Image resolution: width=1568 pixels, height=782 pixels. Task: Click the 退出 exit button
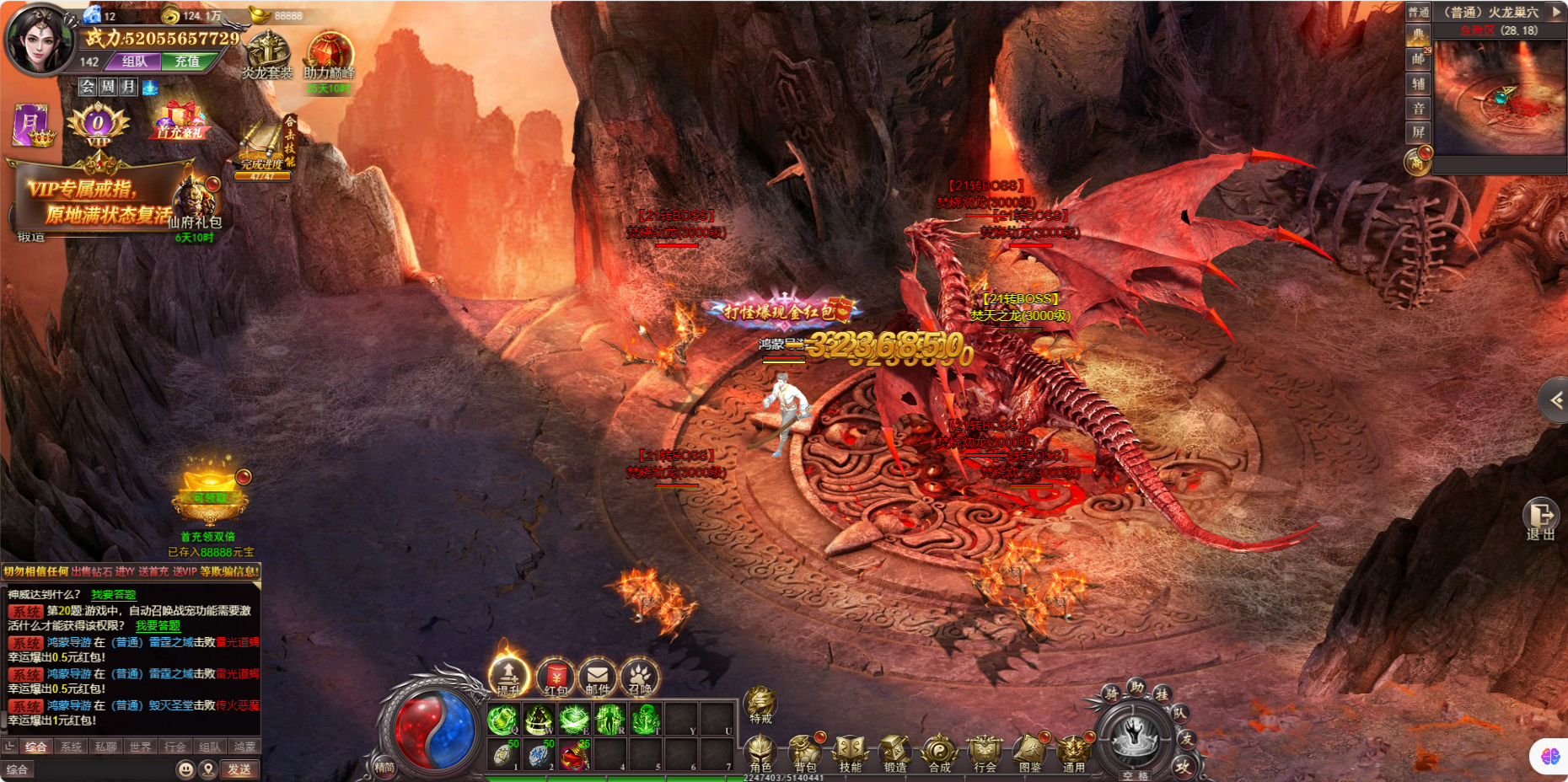coord(1541,517)
